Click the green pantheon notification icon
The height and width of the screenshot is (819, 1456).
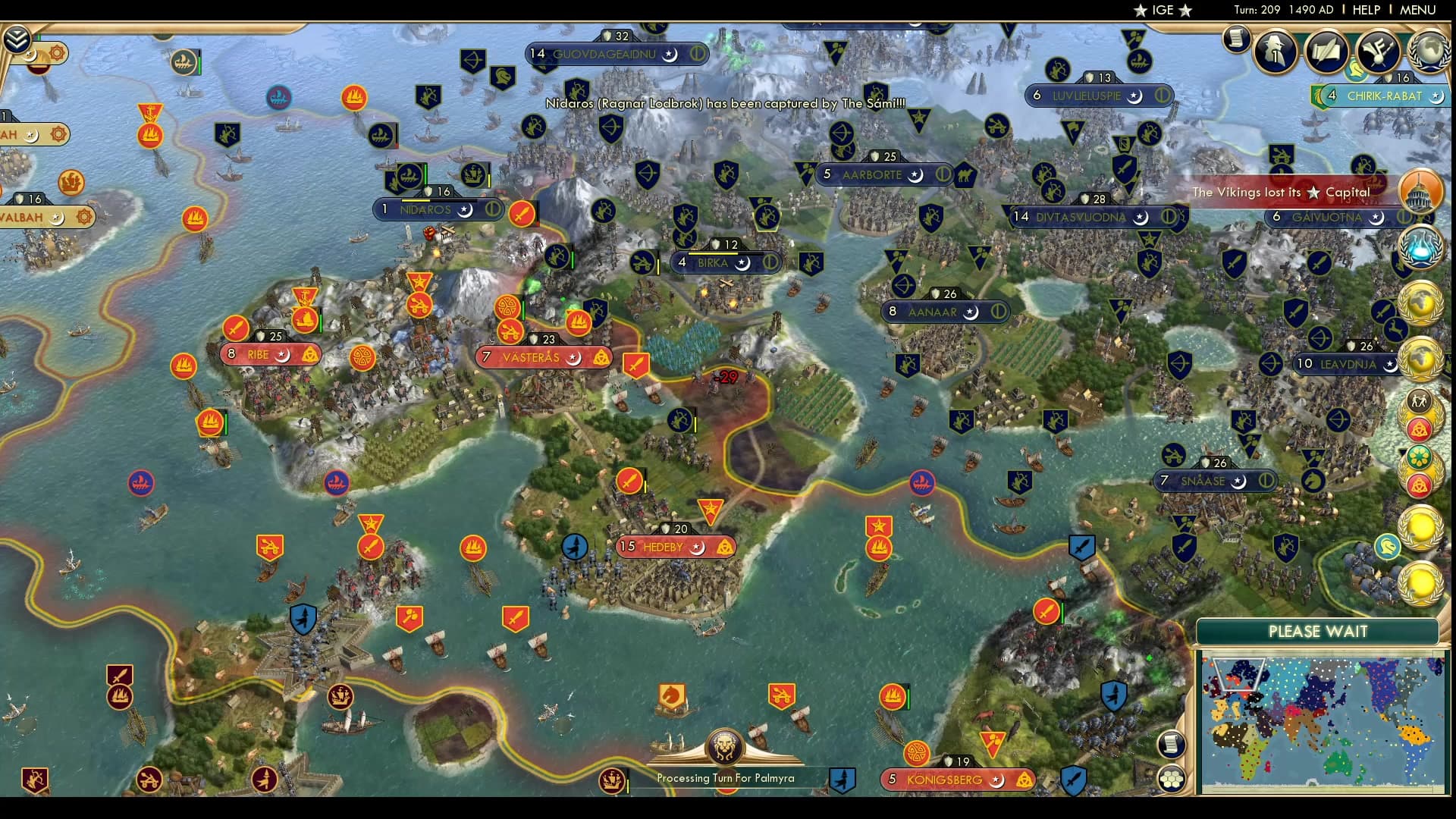(1421, 455)
